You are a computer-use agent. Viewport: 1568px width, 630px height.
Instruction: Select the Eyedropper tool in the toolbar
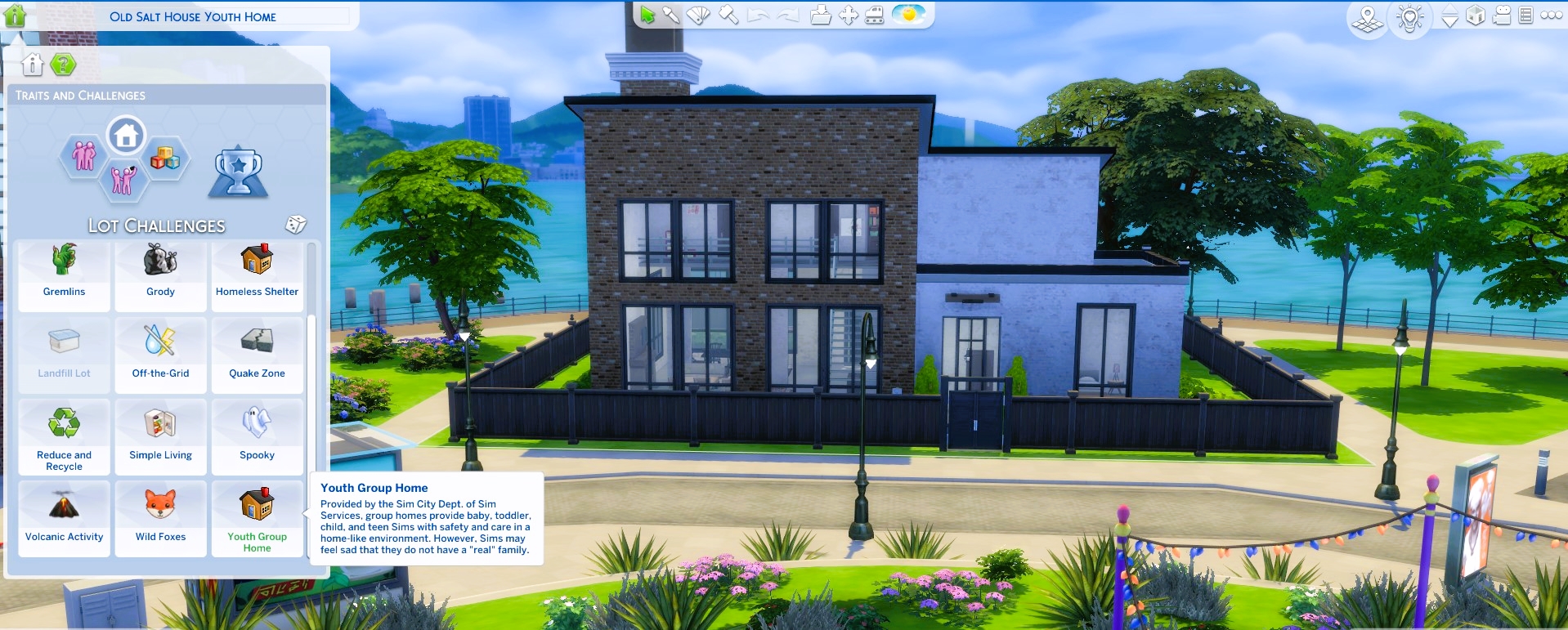click(670, 15)
